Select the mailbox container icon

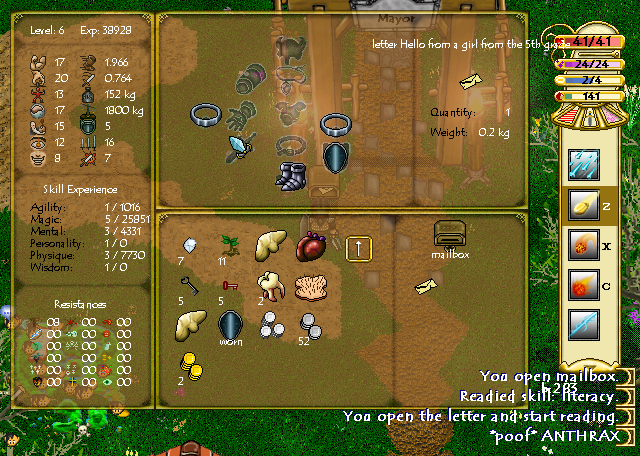pyautogui.click(x=451, y=234)
